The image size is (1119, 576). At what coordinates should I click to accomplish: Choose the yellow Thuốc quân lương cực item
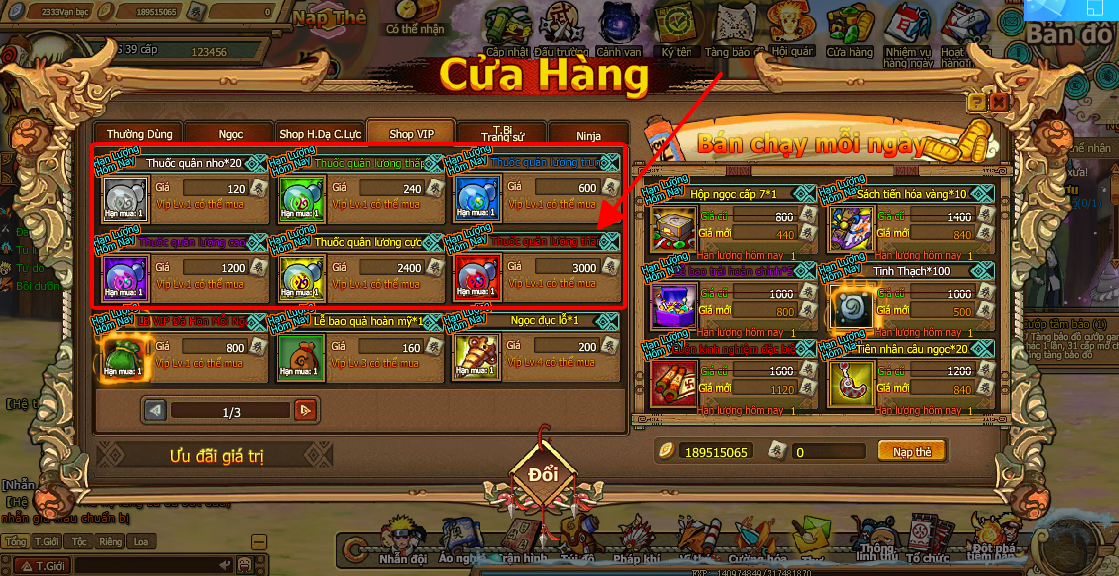pos(301,277)
